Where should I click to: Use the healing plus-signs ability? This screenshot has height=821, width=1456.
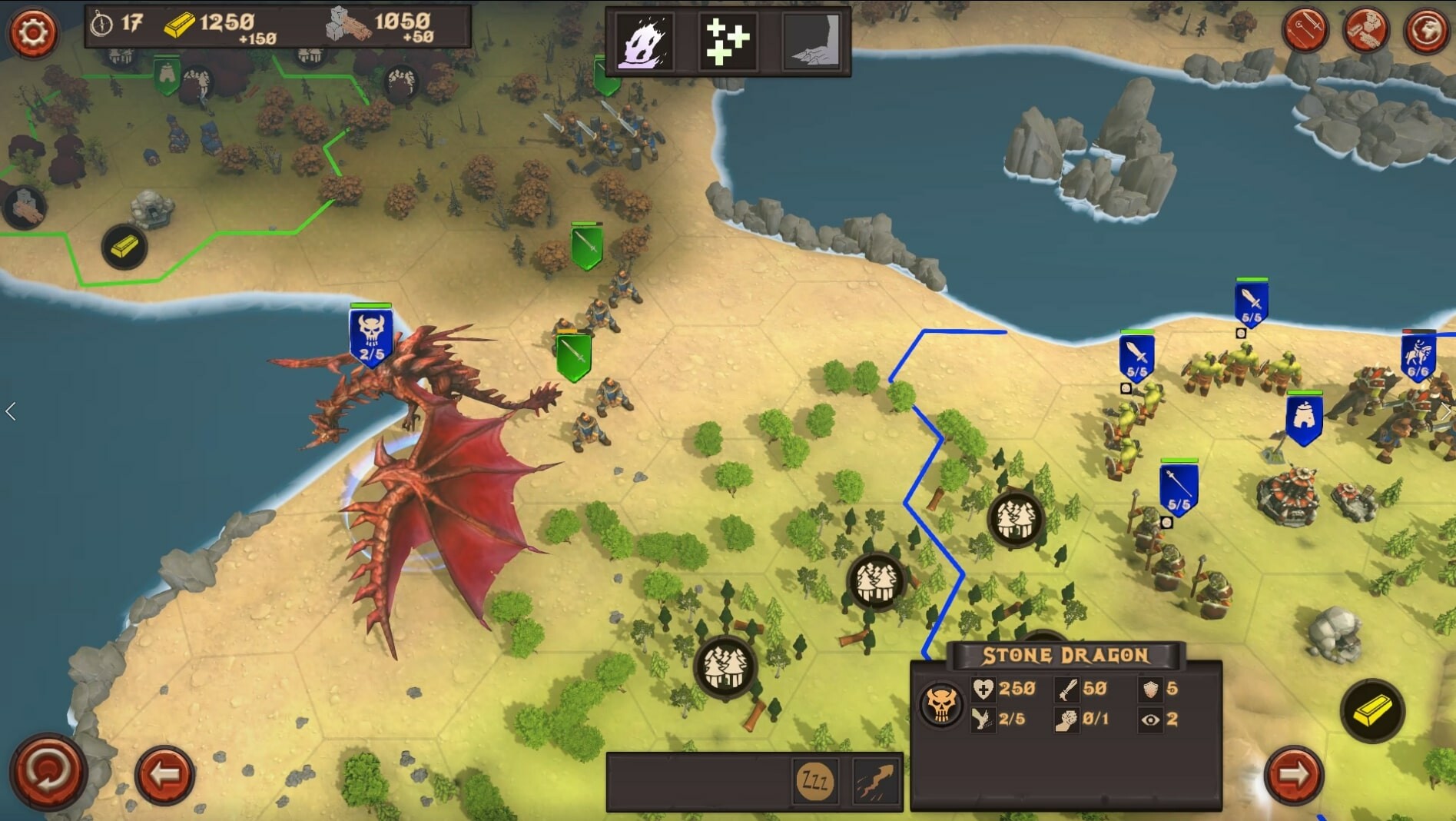pyautogui.click(x=727, y=41)
